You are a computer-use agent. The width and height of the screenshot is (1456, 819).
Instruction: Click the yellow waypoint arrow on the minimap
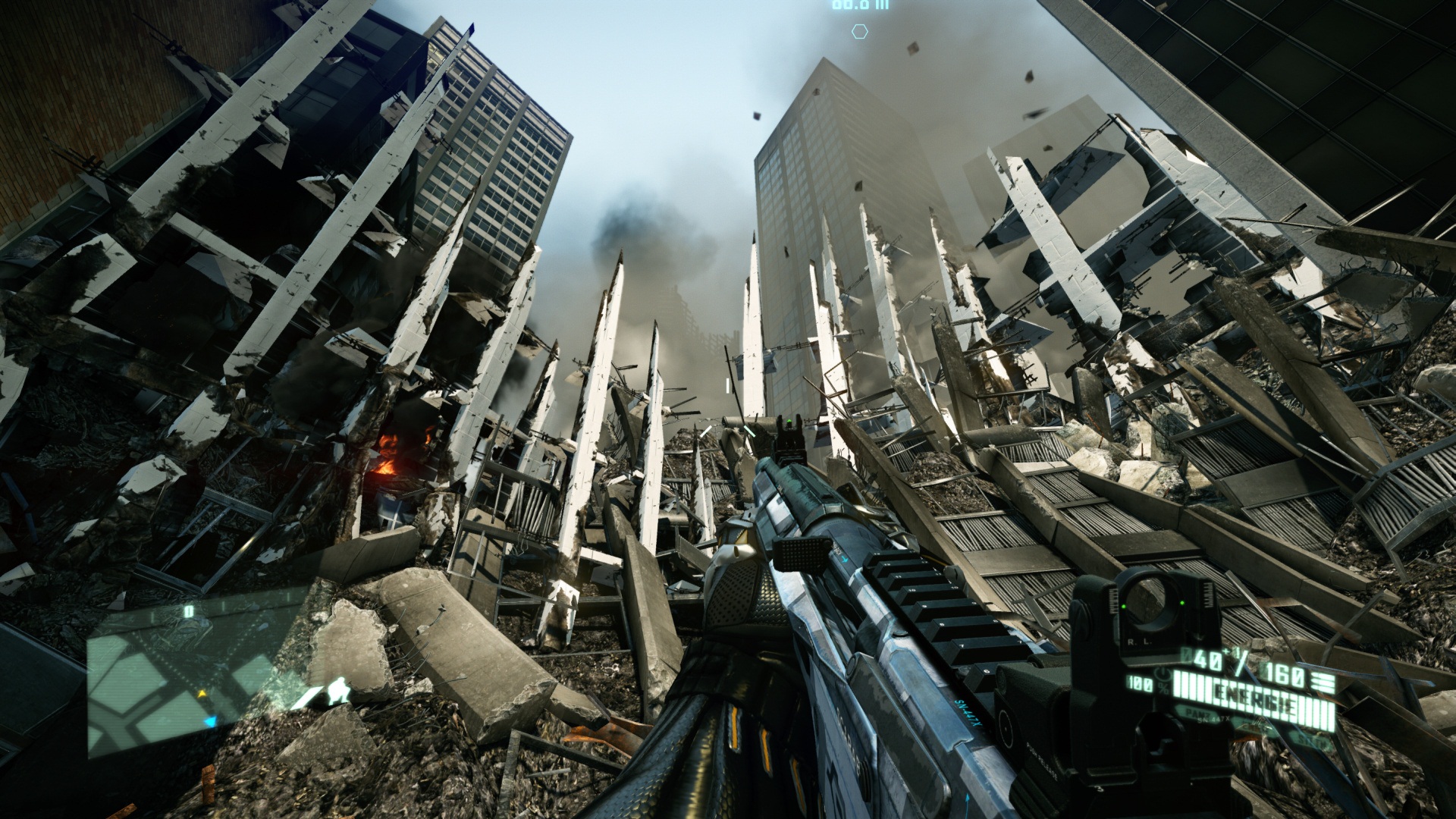coord(202,693)
